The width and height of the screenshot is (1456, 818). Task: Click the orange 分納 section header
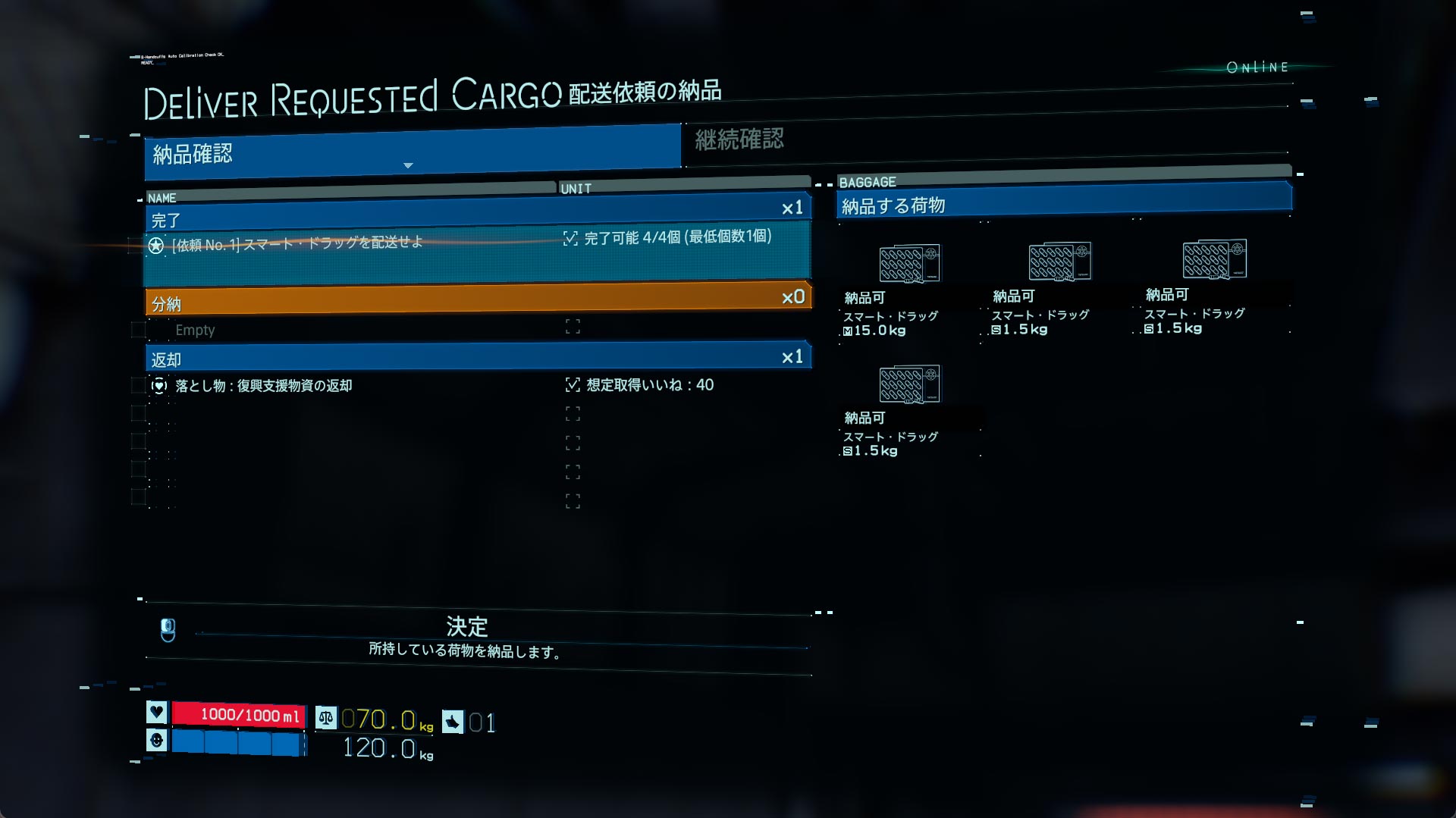click(x=478, y=300)
